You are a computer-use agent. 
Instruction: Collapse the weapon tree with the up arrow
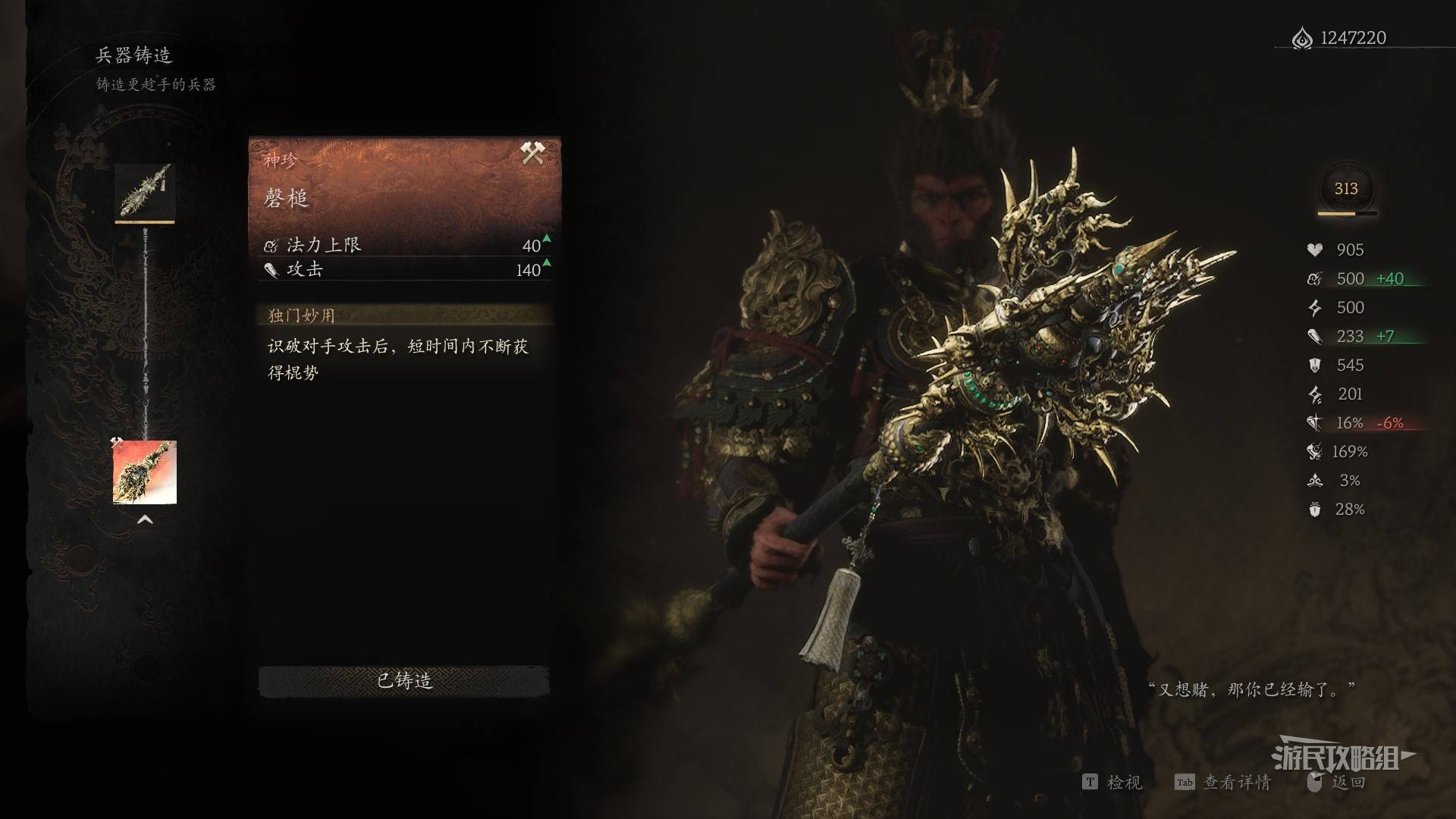(x=145, y=520)
